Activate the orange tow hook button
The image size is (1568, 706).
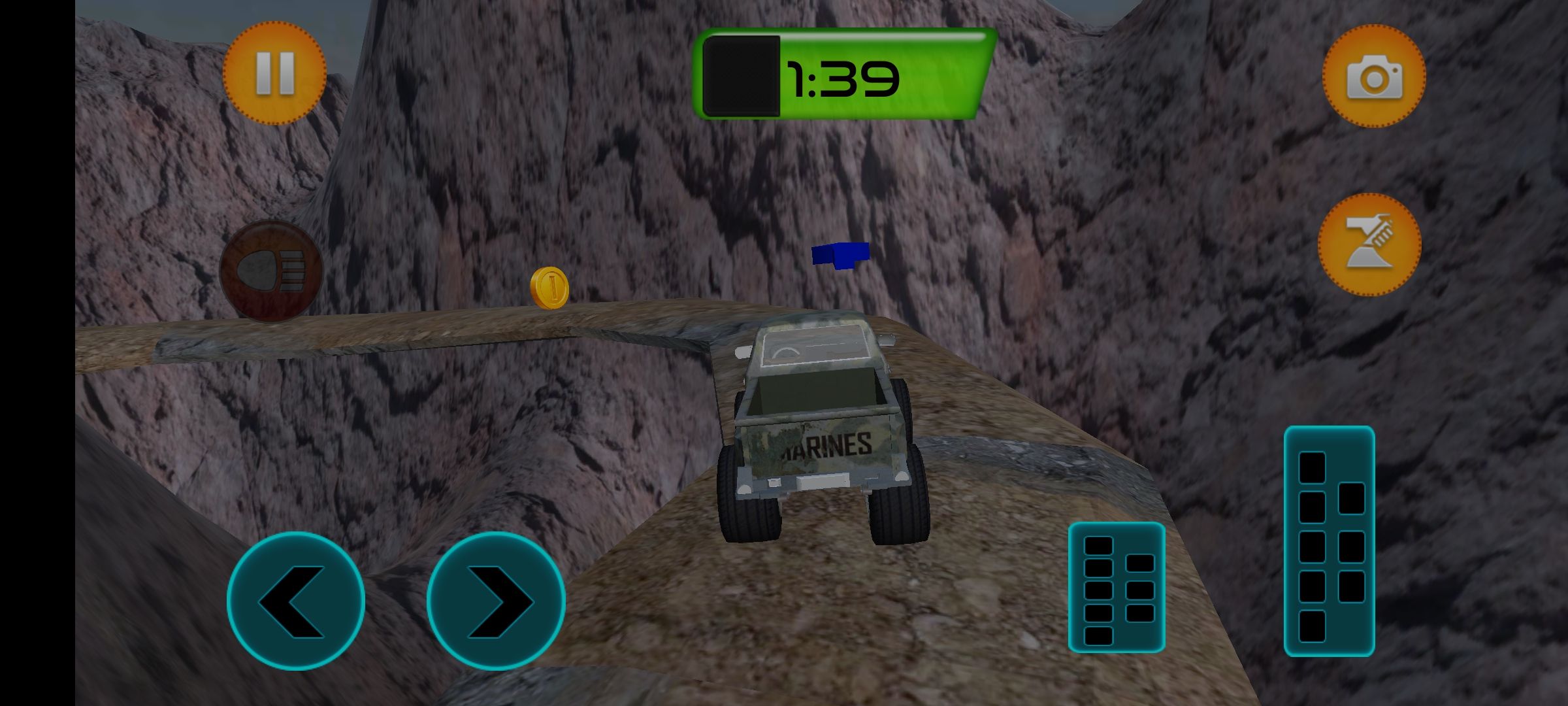point(1369,244)
